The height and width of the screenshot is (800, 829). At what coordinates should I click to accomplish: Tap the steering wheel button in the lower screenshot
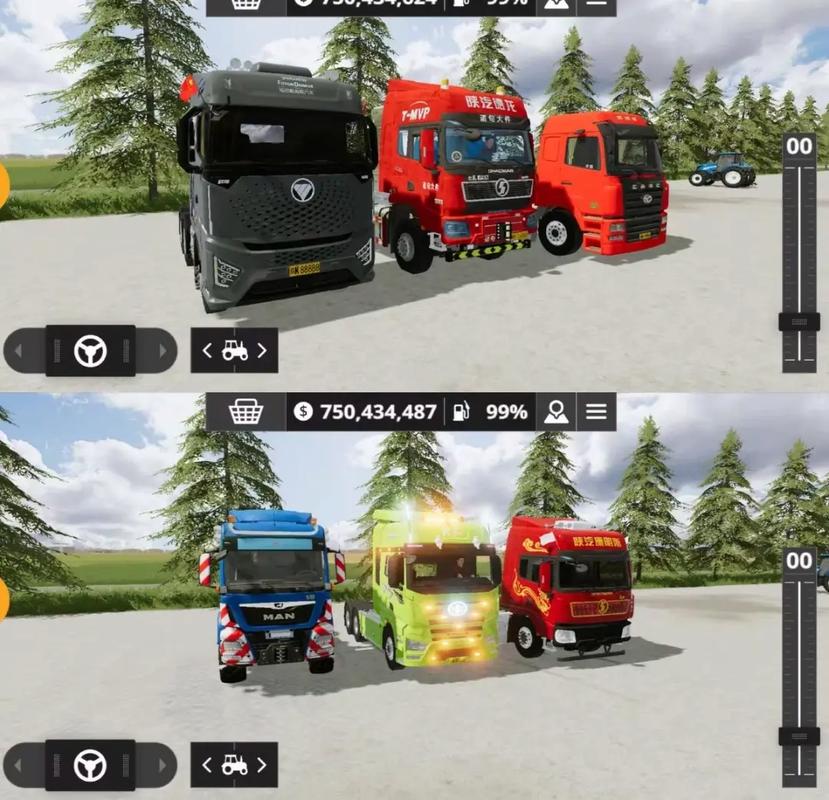pyautogui.click(x=90, y=766)
